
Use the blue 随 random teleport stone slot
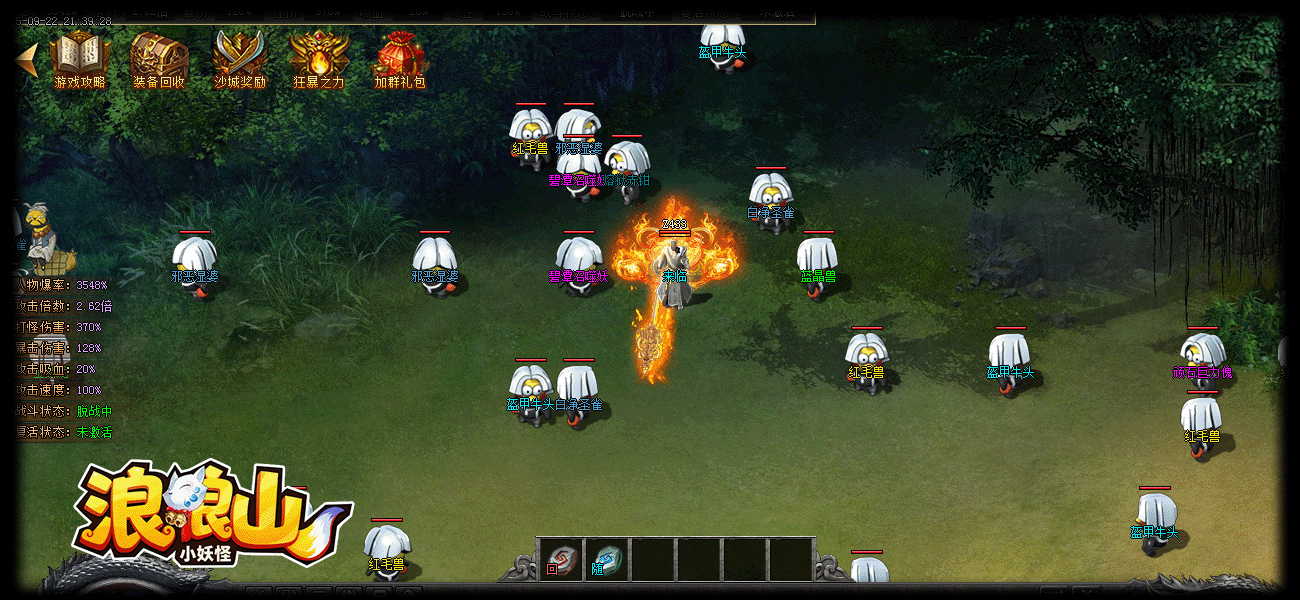[607, 560]
